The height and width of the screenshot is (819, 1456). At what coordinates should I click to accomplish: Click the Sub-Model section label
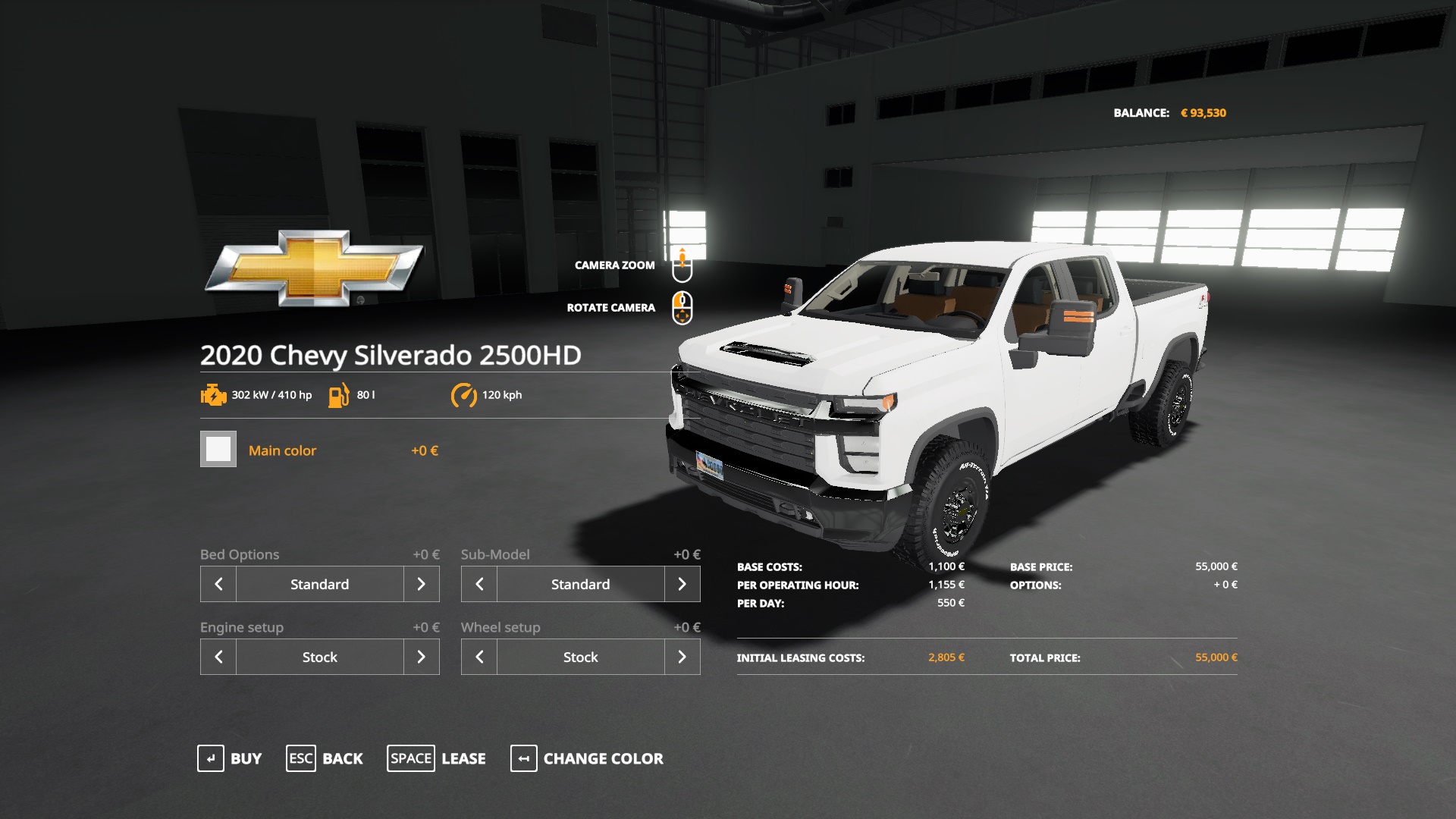pyautogui.click(x=496, y=554)
